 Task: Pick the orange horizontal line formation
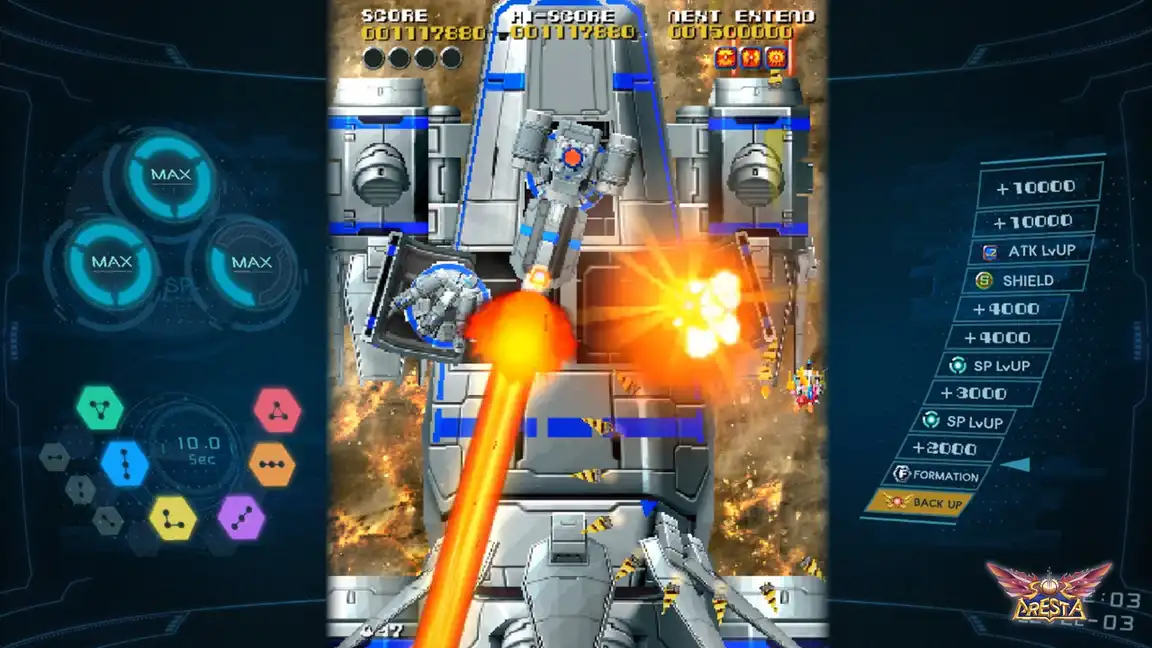pos(272,464)
